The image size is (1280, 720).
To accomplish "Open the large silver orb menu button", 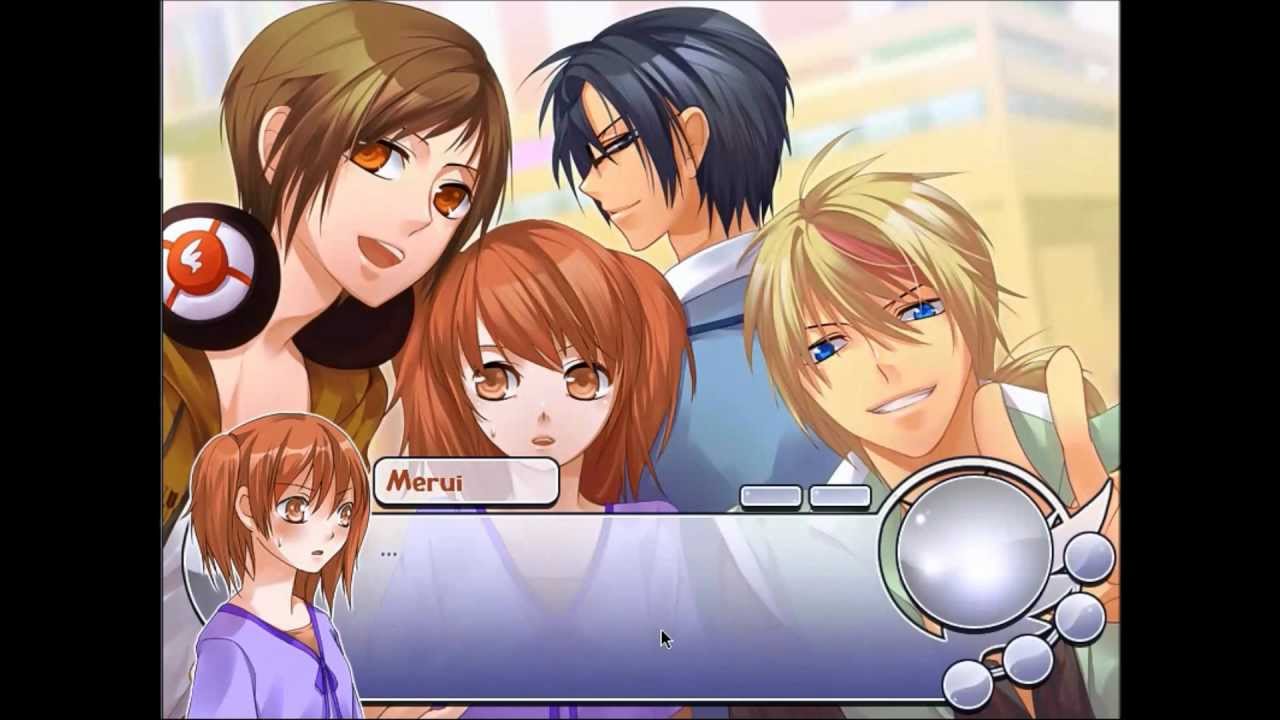I will [x=975, y=545].
